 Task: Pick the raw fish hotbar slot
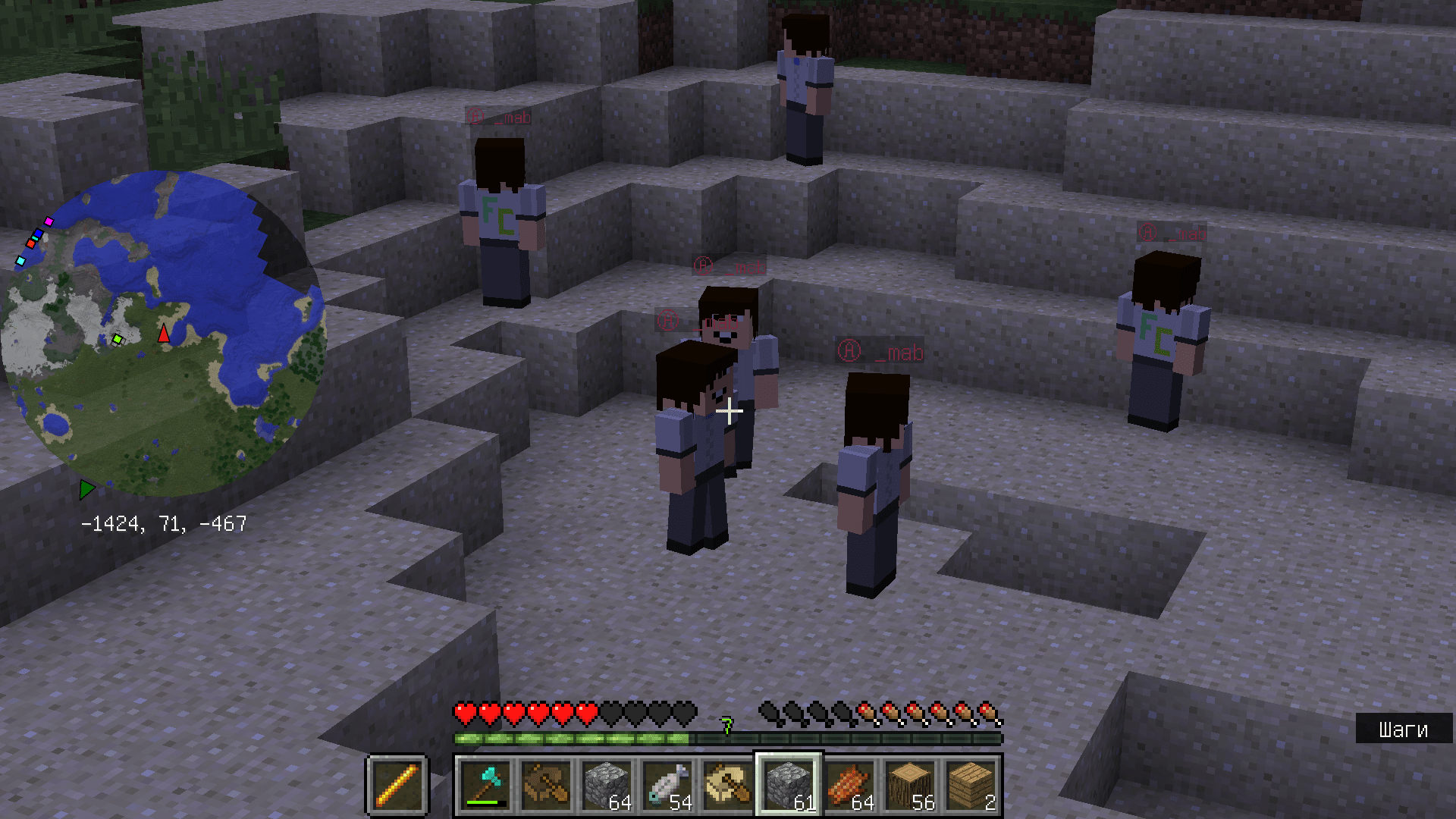tap(667, 785)
